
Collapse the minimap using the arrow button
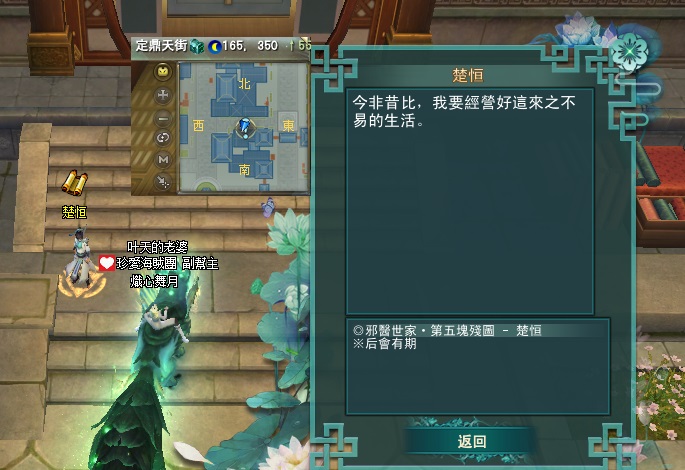tap(163, 181)
